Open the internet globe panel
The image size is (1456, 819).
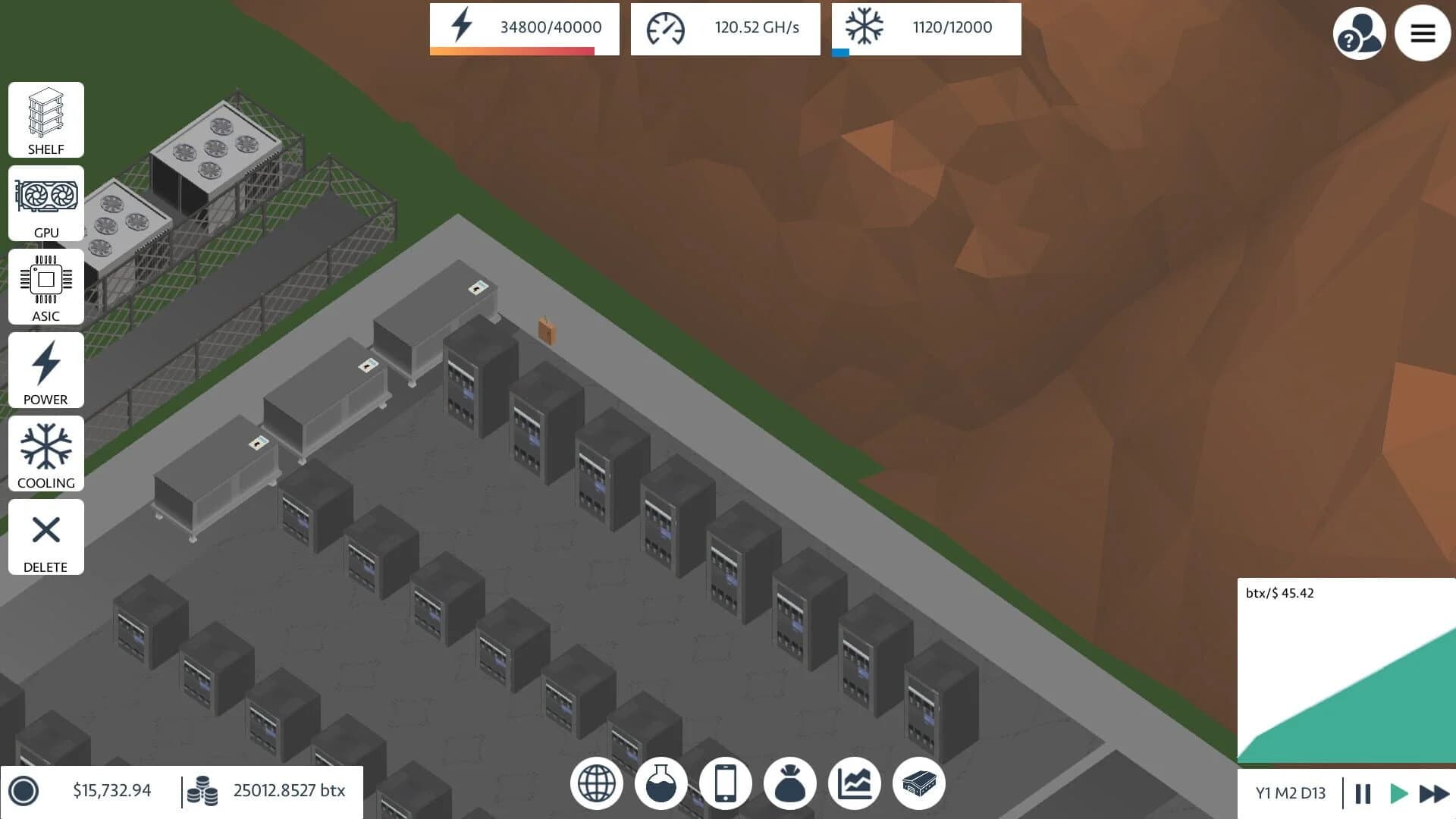point(597,783)
